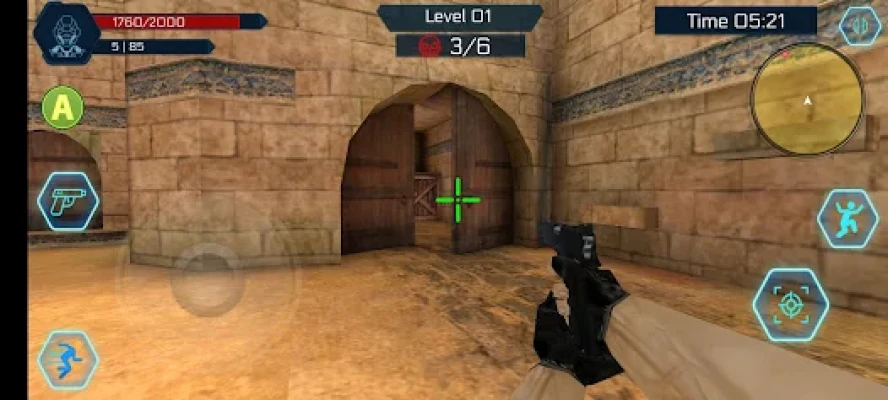The image size is (888, 400).
Task: Jump using the leaping figure button
Action: tap(846, 219)
